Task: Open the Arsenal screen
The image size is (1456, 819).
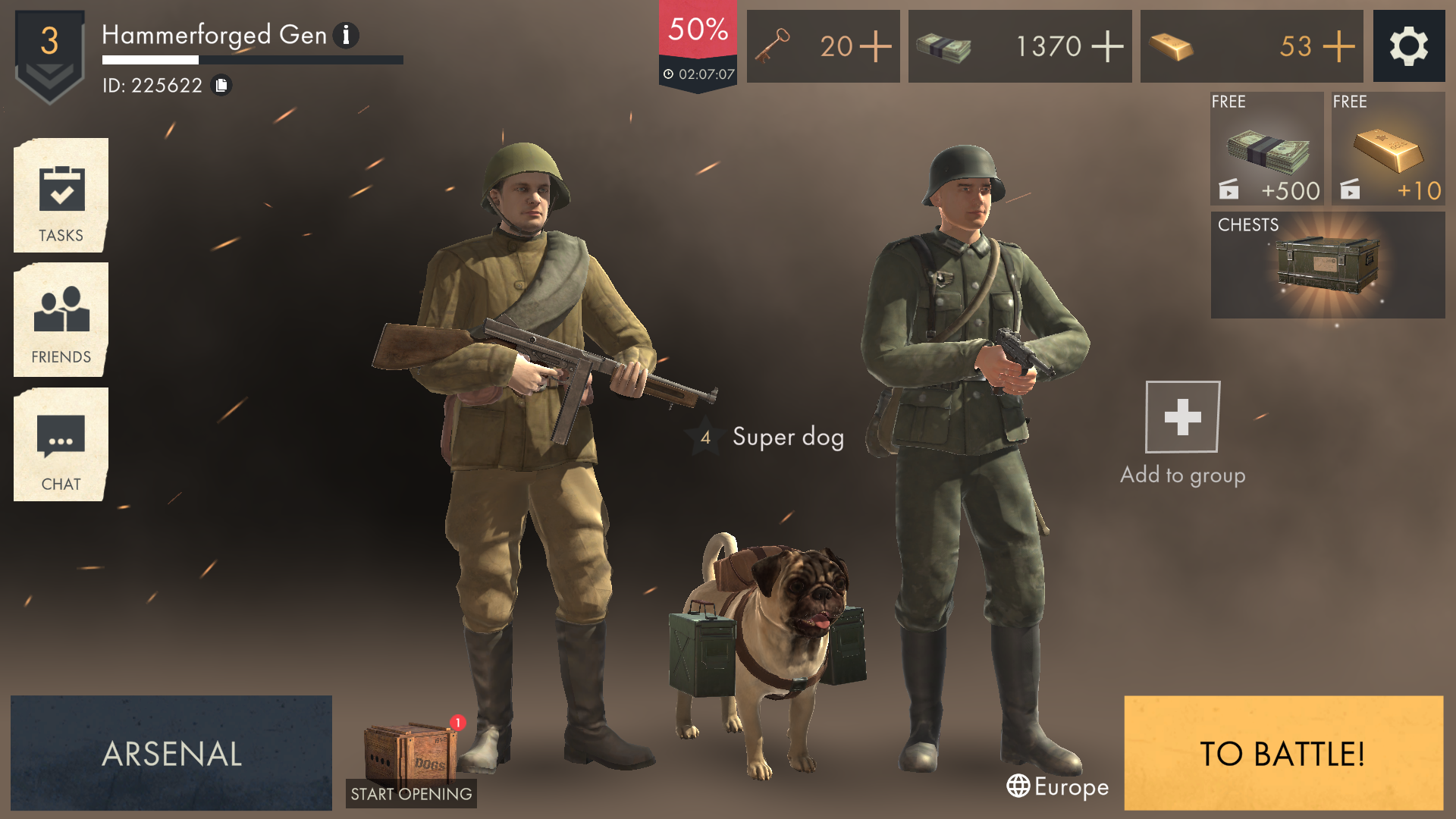Action: (171, 754)
